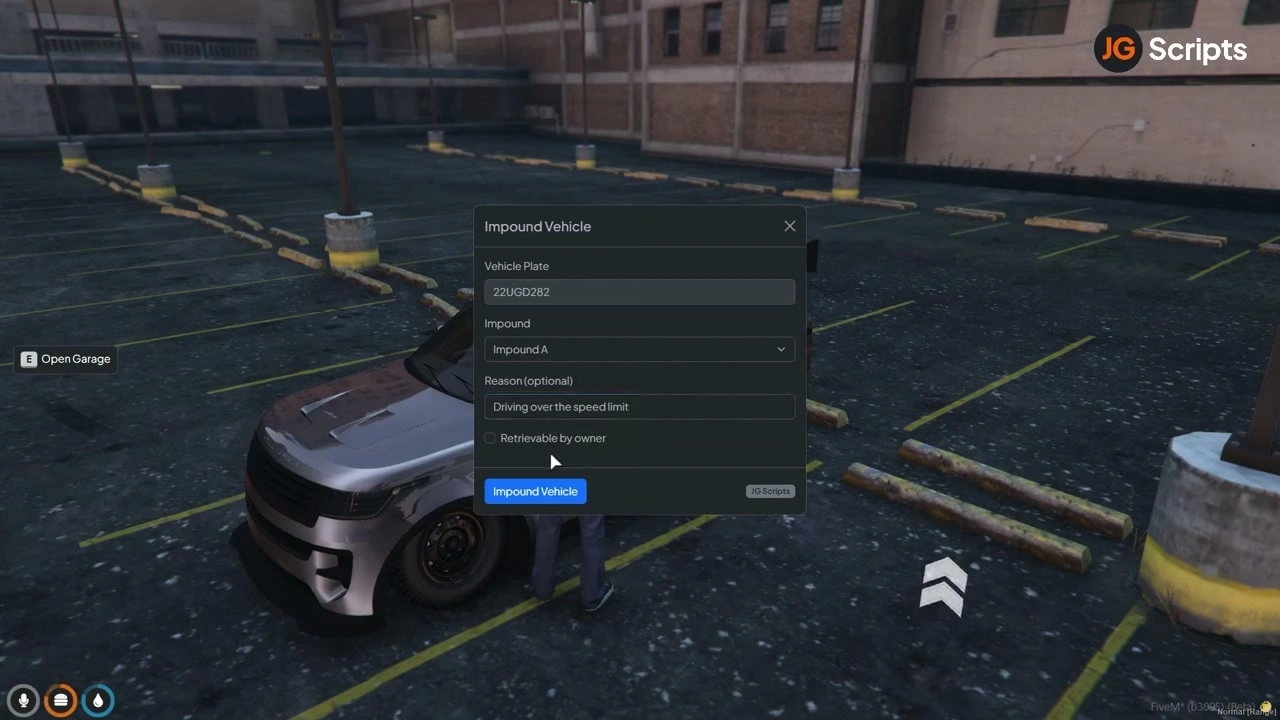Select the Open Garage prompt
The width and height of the screenshot is (1280, 720).
(66, 358)
